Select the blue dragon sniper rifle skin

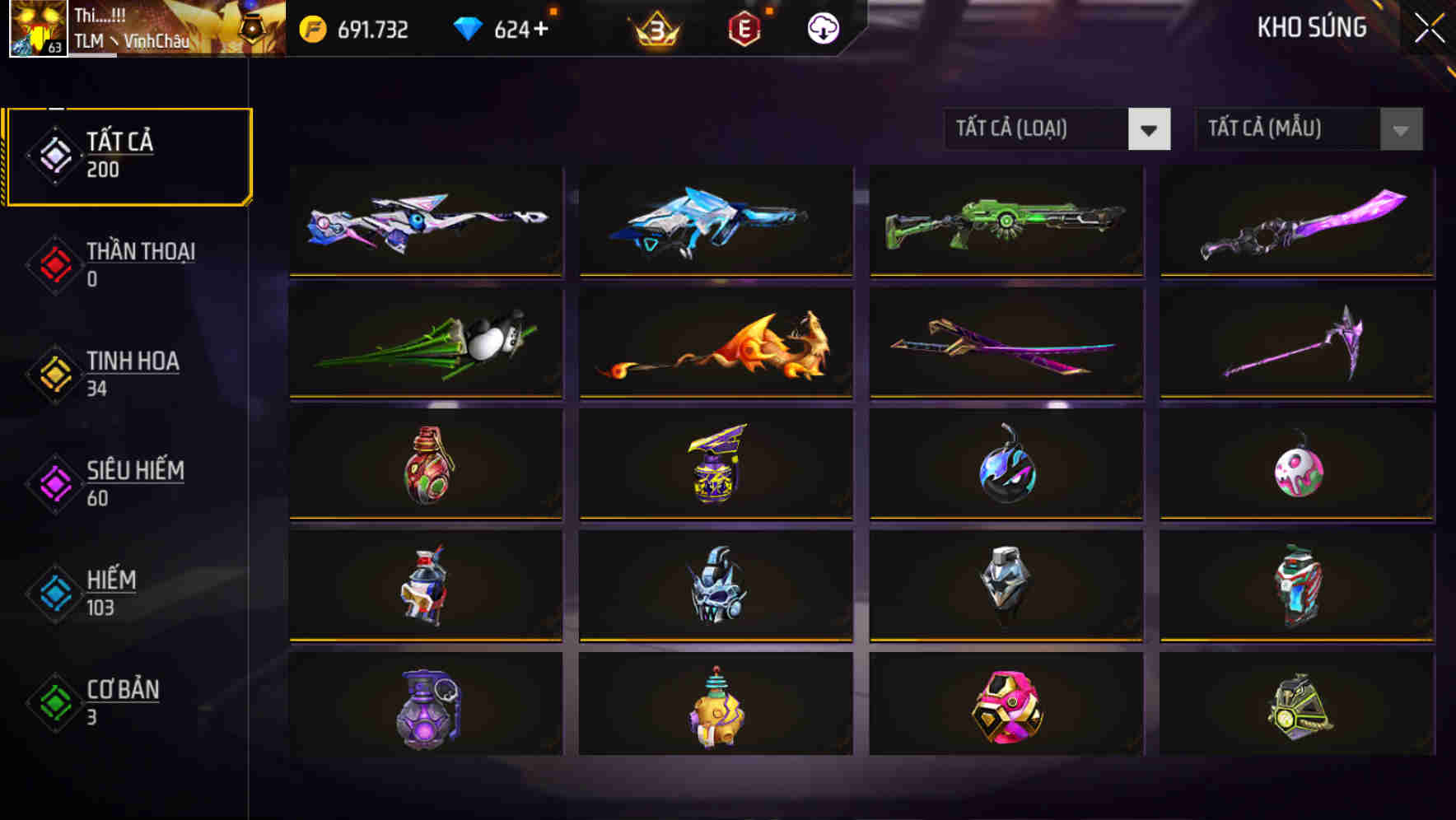pos(715,221)
